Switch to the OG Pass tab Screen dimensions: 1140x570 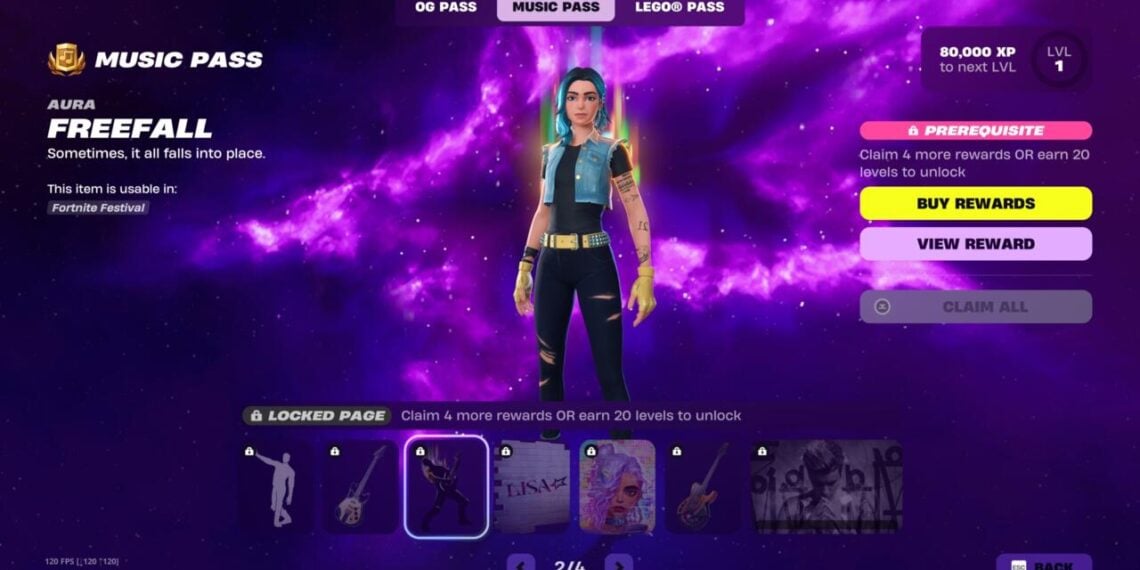(x=445, y=8)
